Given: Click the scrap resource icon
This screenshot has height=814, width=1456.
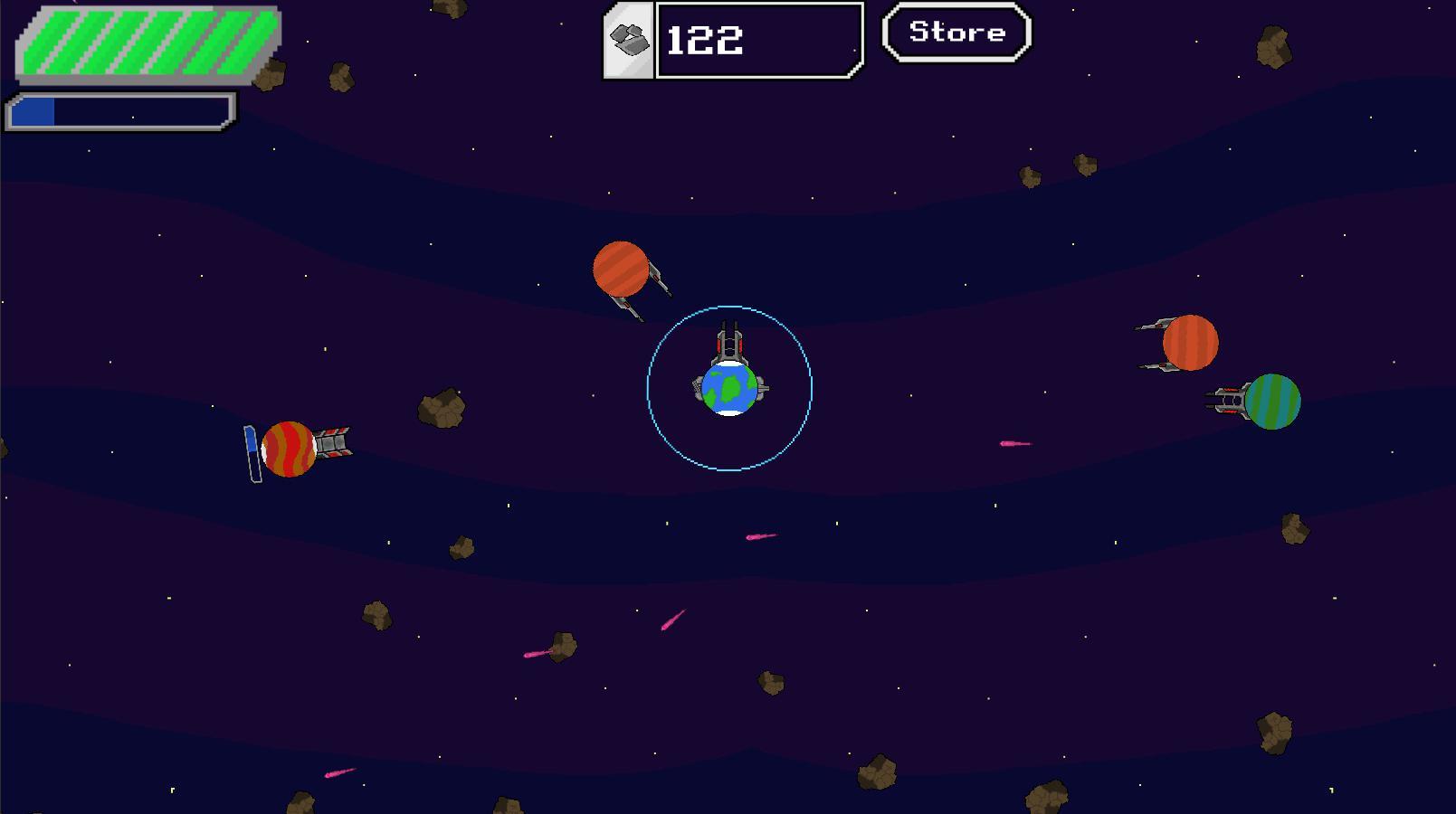Looking at the screenshot, I should pyautogui.click(x=628, y=38).
